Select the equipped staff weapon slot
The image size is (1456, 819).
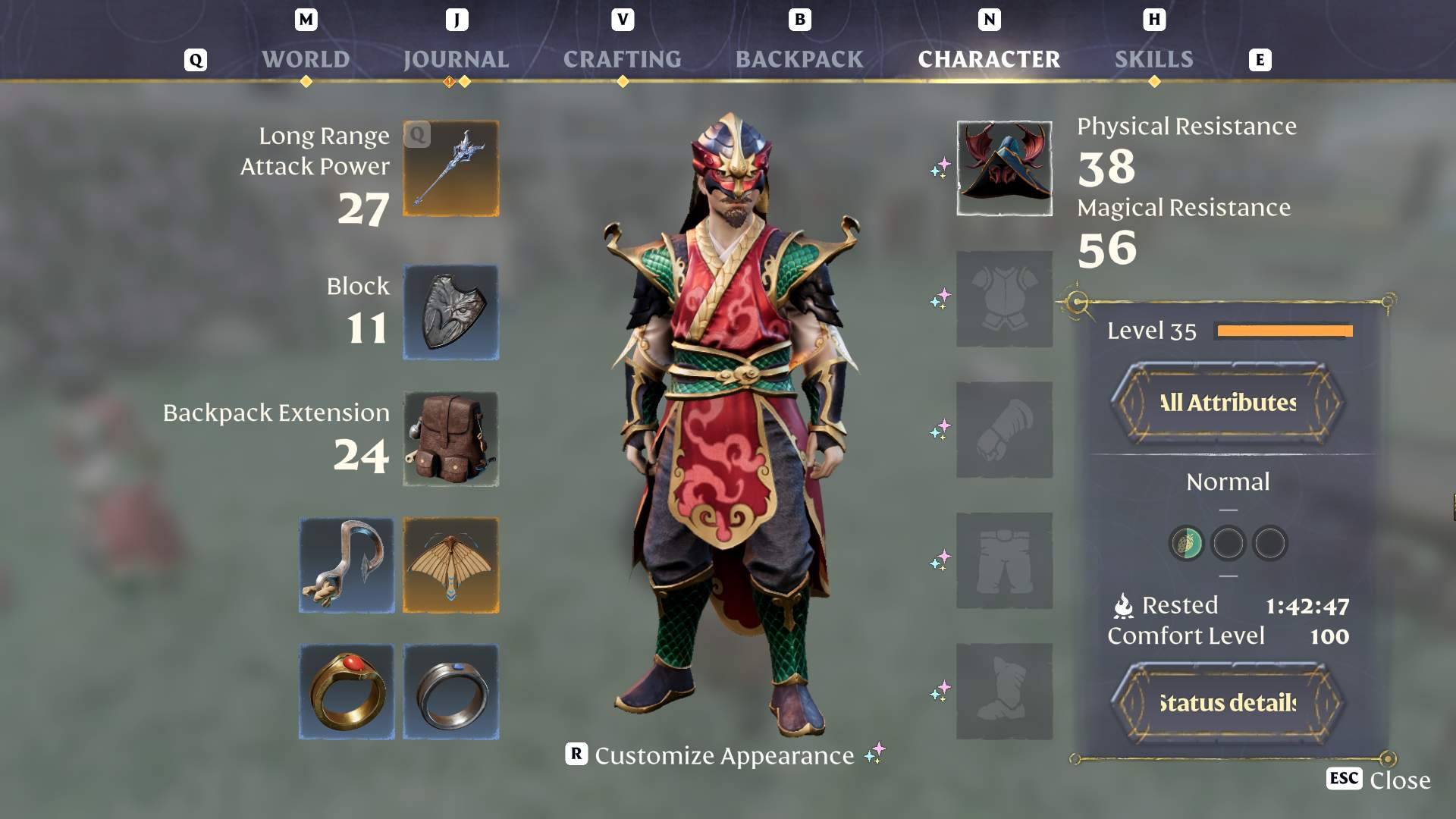coord(450,168)
